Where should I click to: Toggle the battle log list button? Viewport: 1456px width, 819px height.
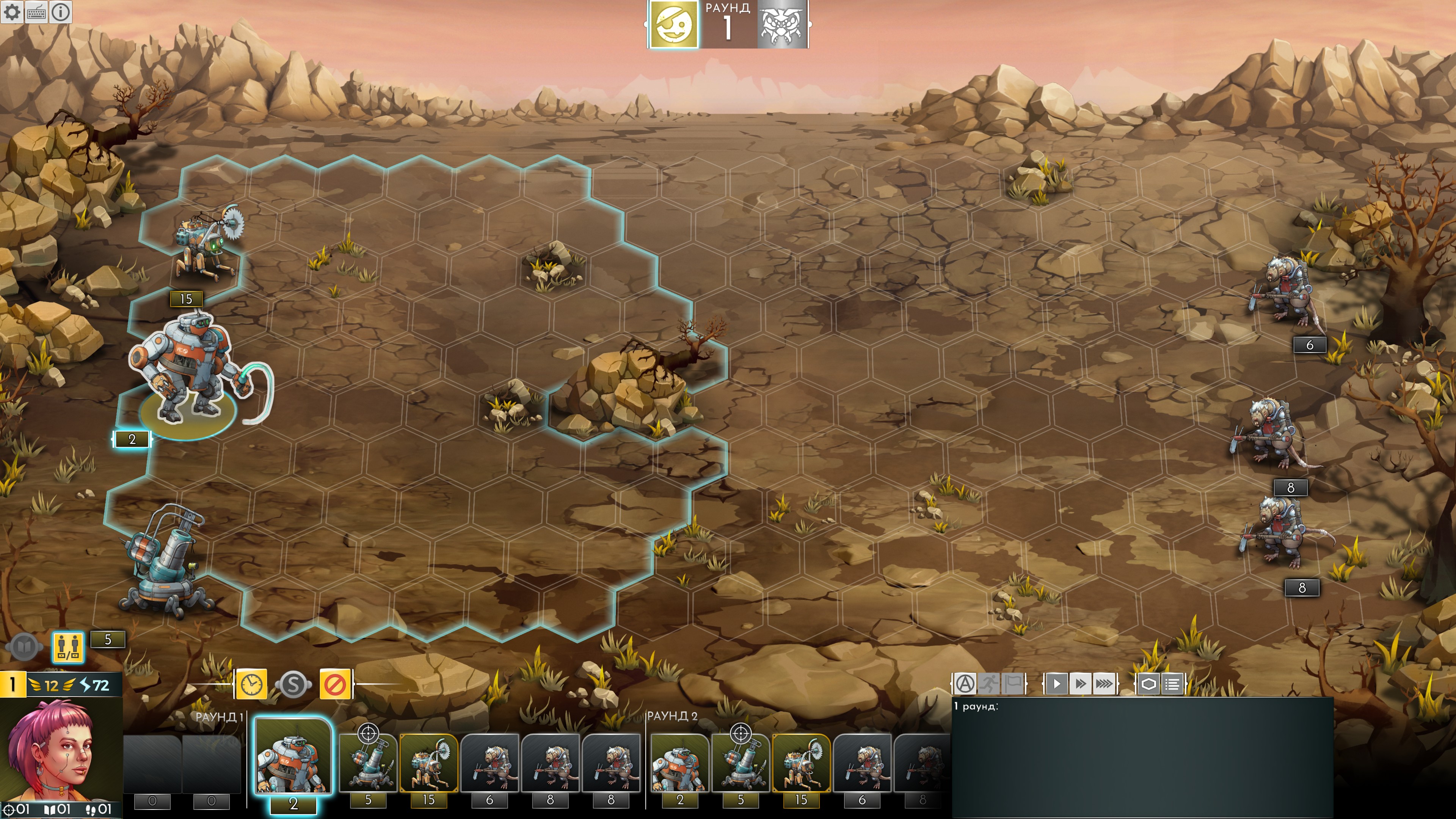point(1172,684)
